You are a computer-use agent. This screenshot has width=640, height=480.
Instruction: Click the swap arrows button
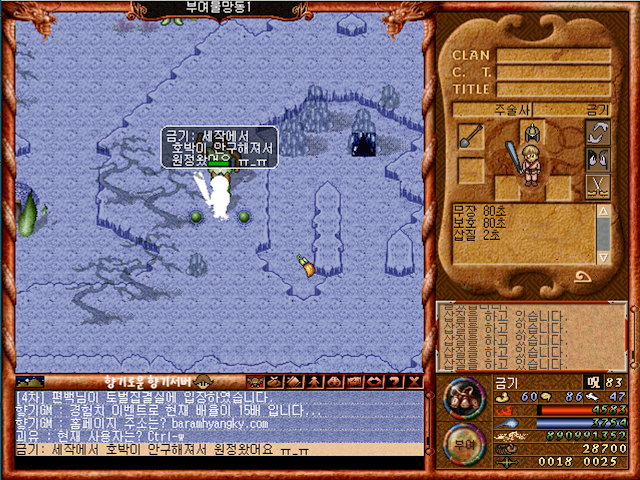598,132
